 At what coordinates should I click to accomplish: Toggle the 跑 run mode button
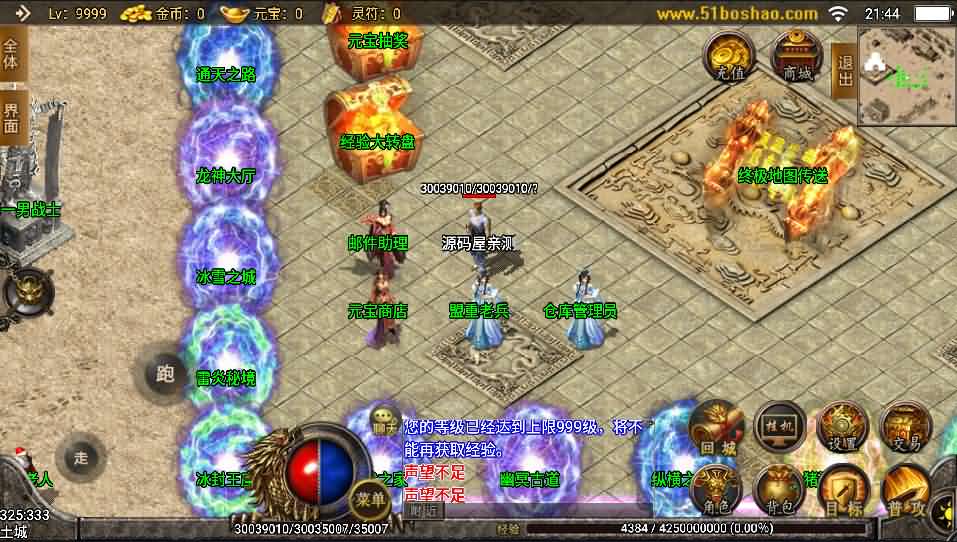166,375
